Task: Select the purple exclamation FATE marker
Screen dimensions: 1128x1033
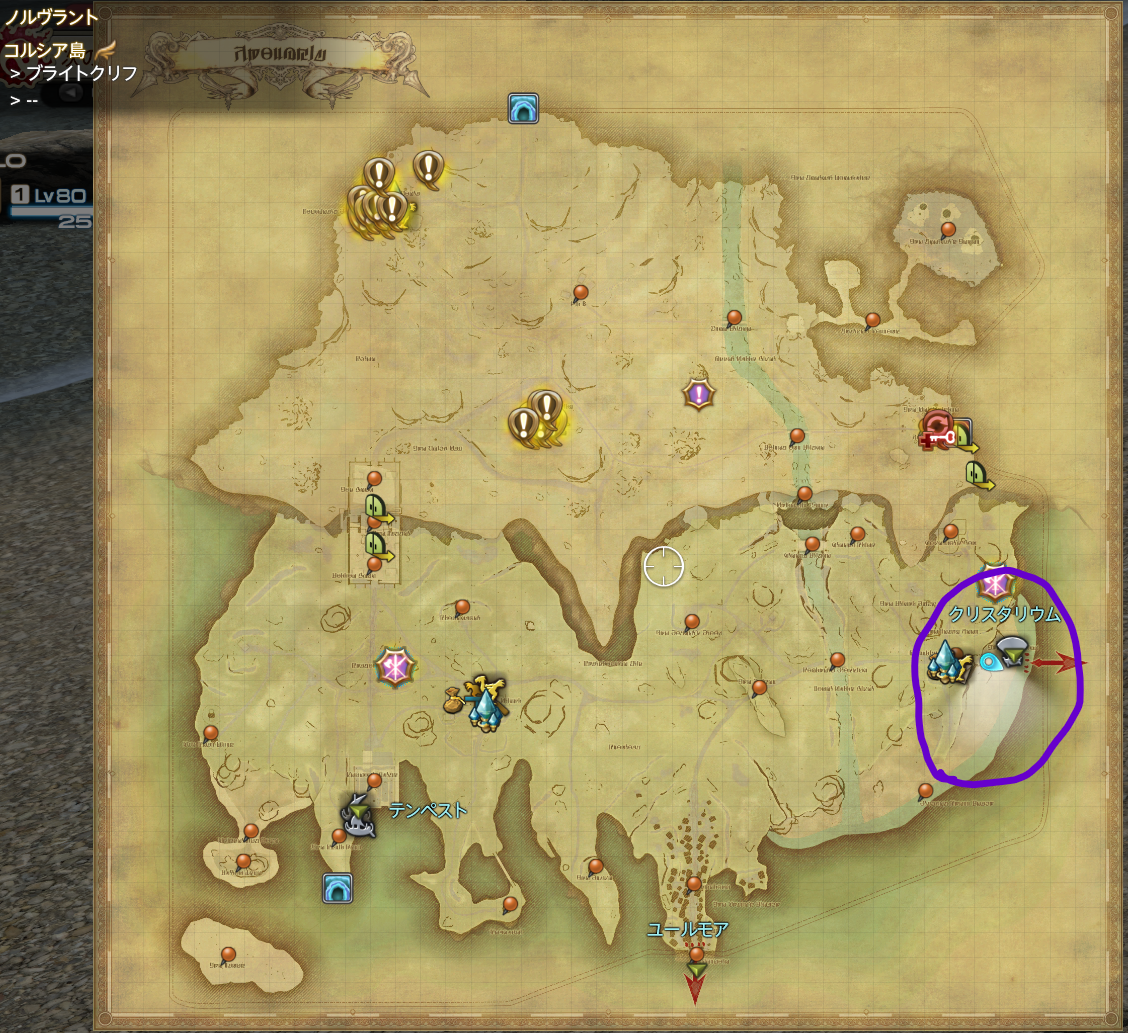Action: click(697, 394)
